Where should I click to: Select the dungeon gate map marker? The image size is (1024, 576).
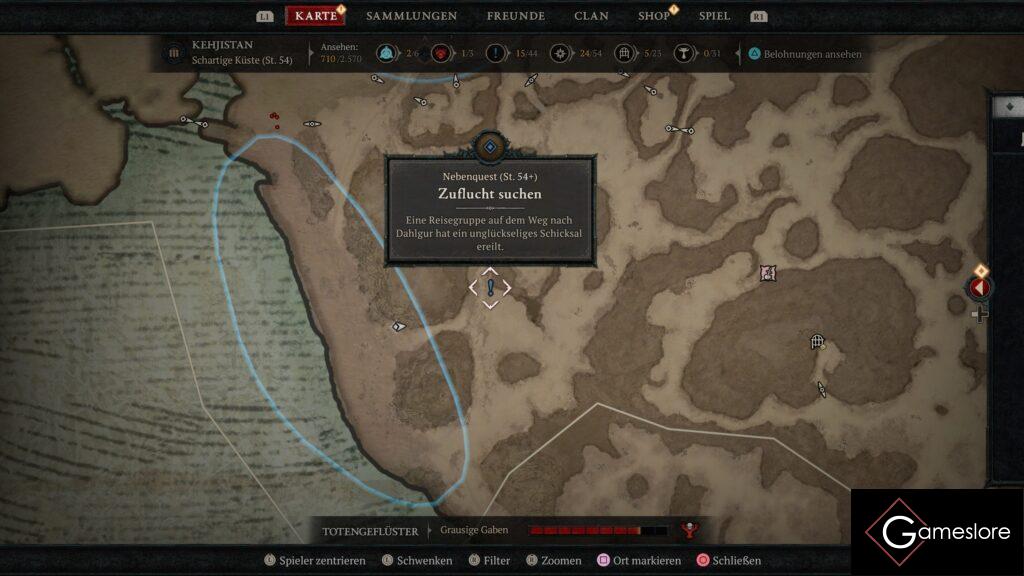click(x=817, y=342)
